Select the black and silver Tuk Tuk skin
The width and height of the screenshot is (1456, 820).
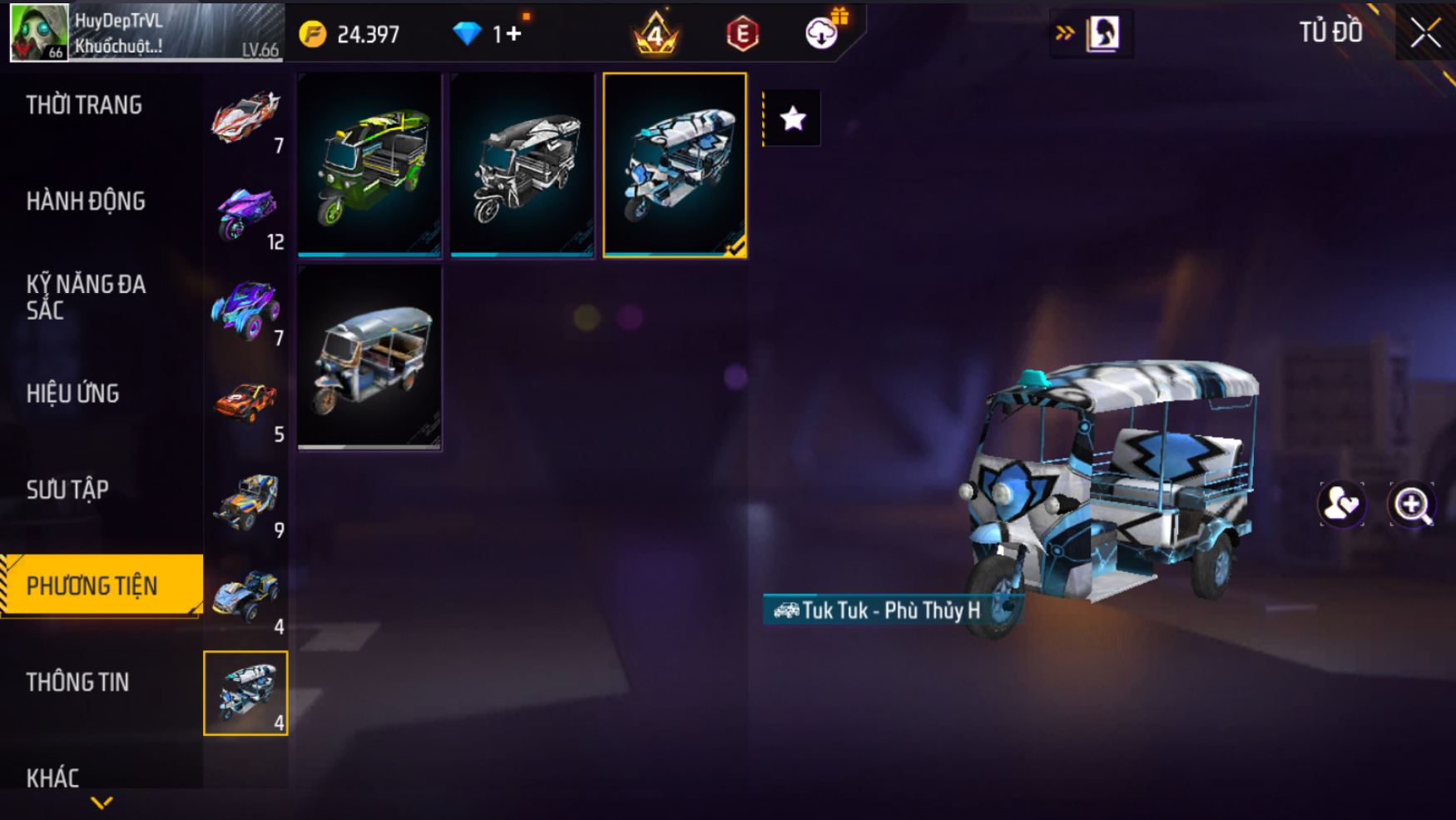click(522, 165)
